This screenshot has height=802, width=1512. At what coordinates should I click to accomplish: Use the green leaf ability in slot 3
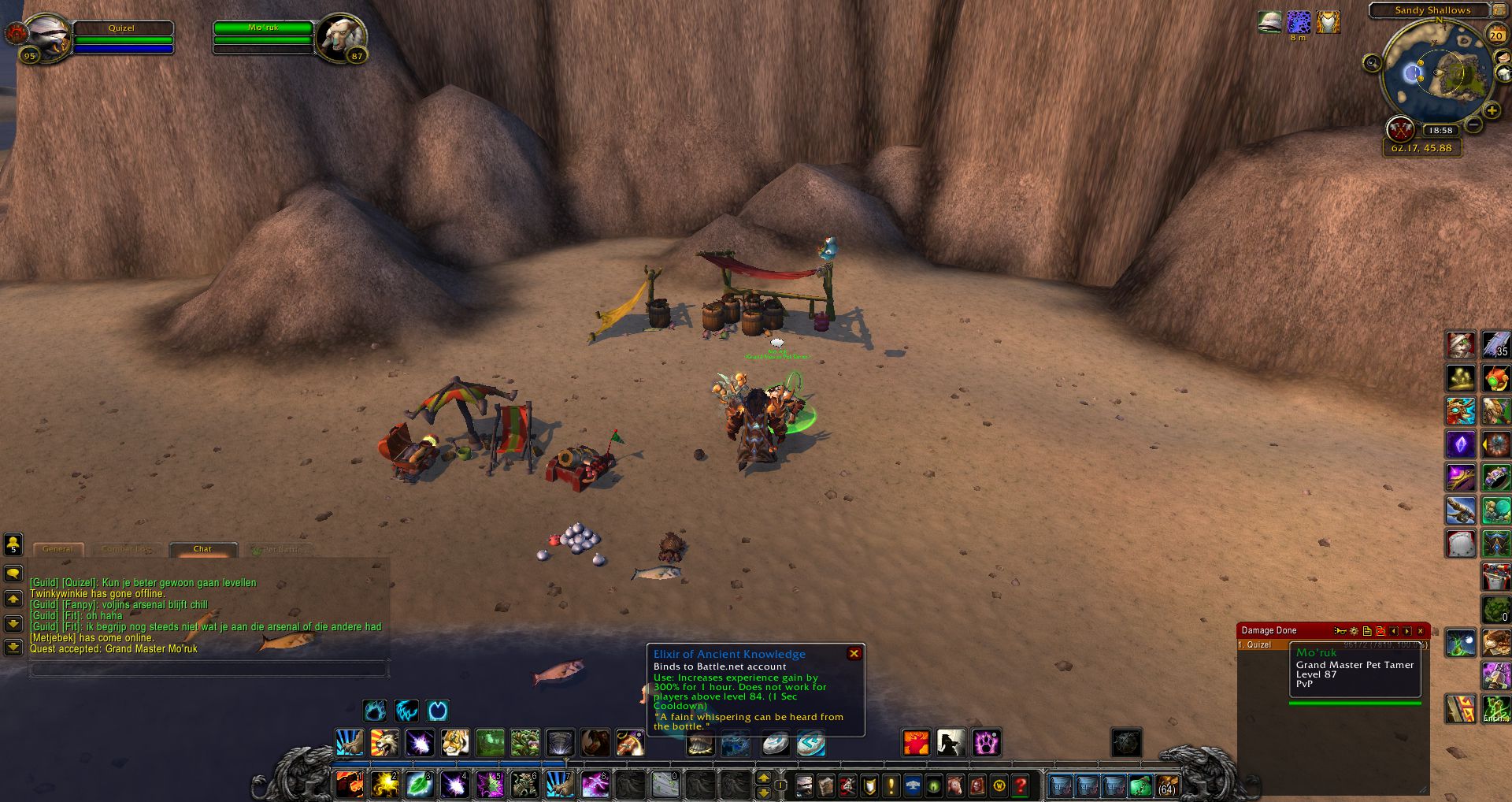(420, 785)
